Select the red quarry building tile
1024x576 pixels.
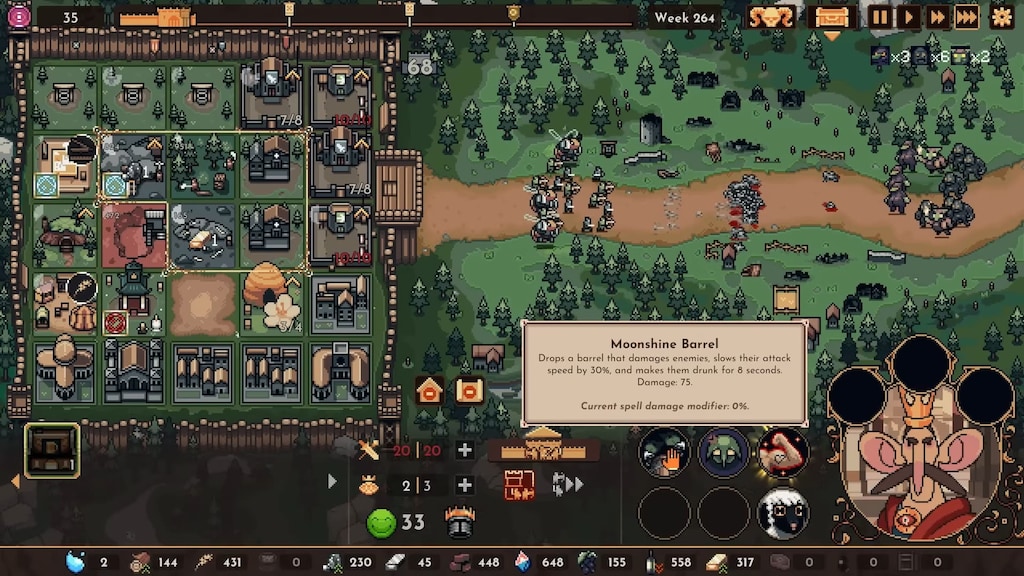134,234
